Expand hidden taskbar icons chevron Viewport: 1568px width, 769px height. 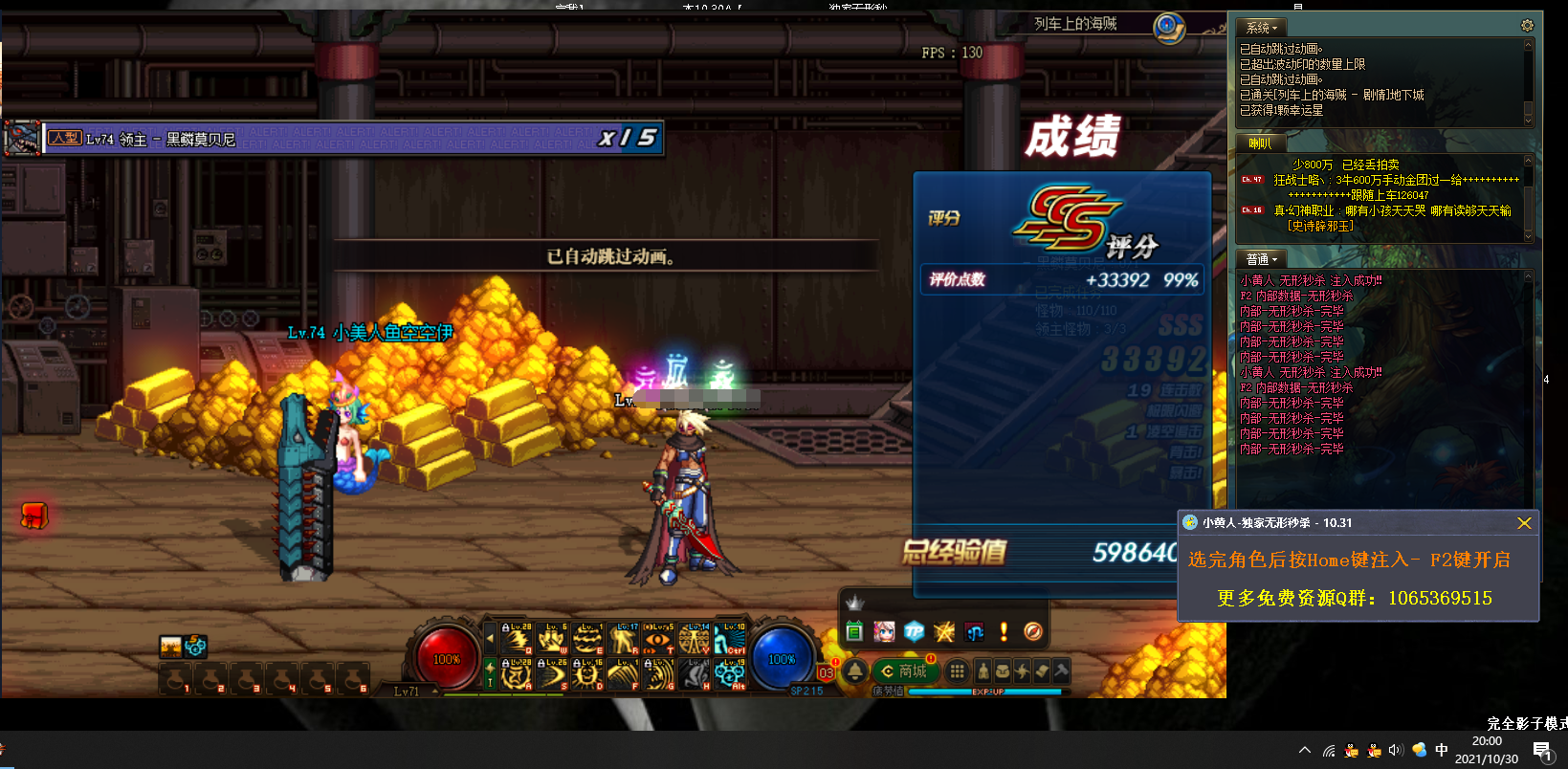click(x=1304, y=750)
